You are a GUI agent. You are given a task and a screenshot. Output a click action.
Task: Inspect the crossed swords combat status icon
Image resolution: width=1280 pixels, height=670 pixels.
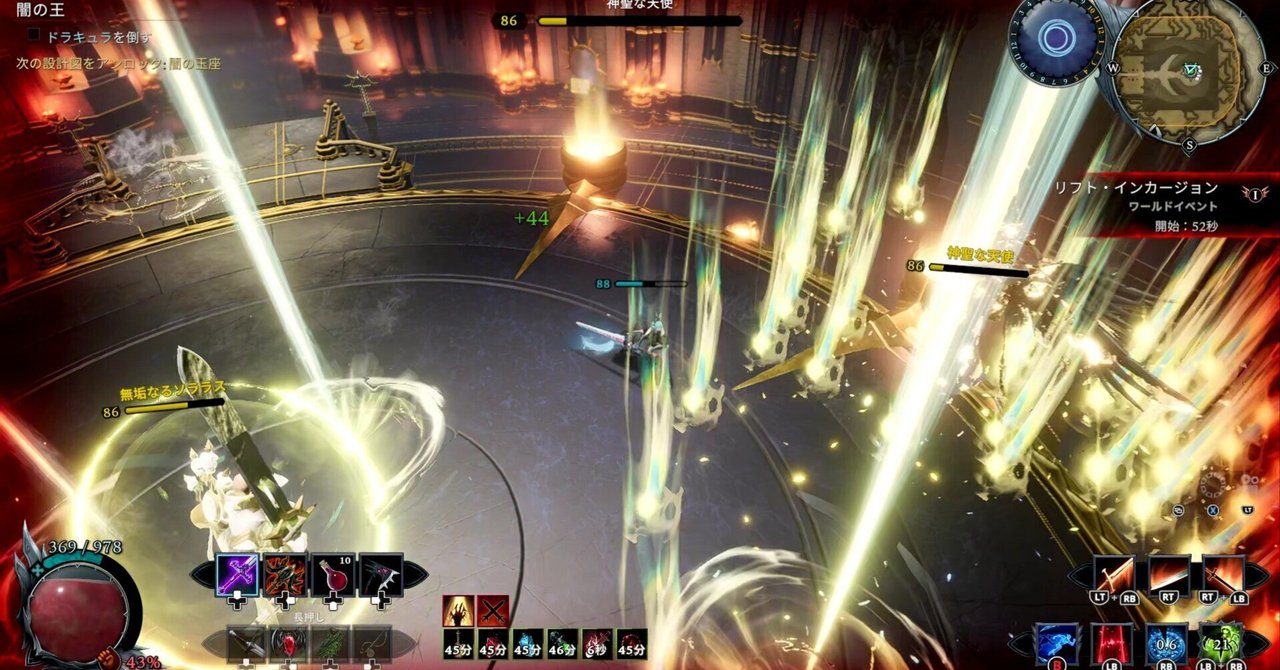coord(493,610)
